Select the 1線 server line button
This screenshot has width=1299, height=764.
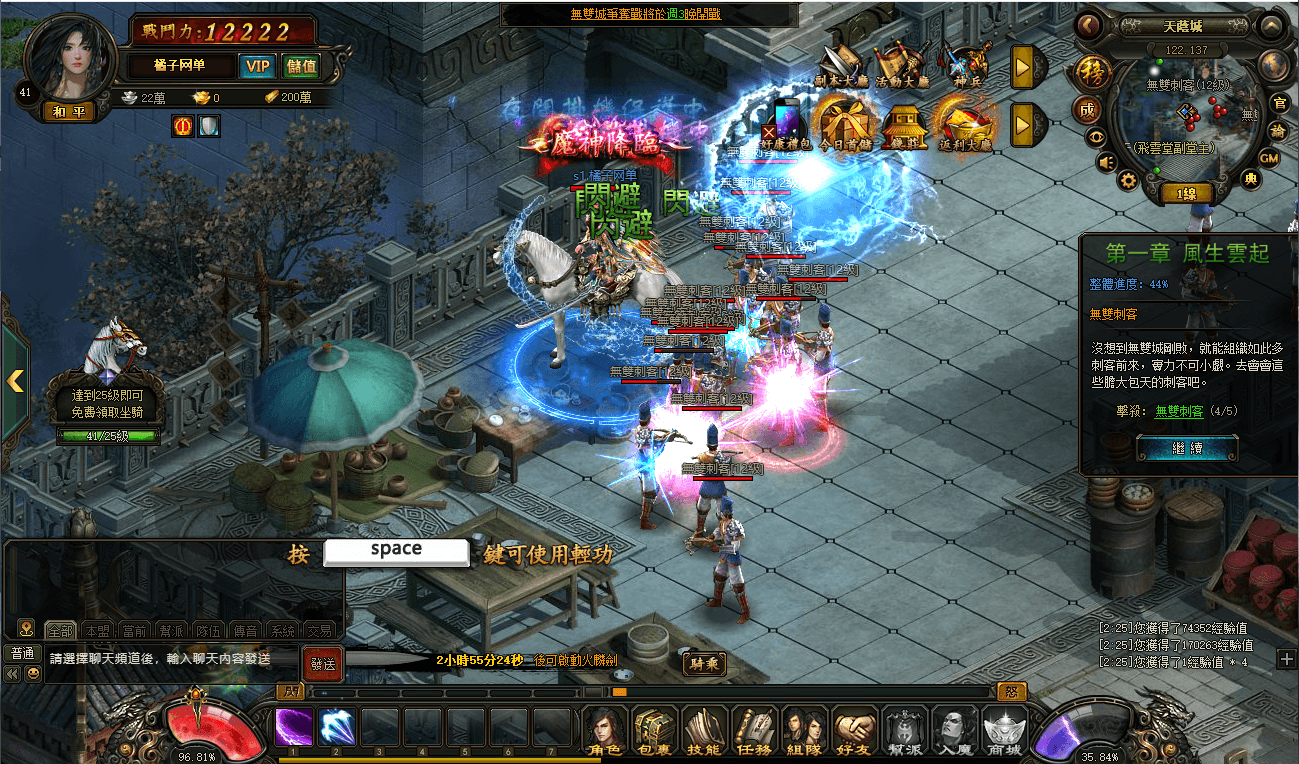[x=1187, y=193]
